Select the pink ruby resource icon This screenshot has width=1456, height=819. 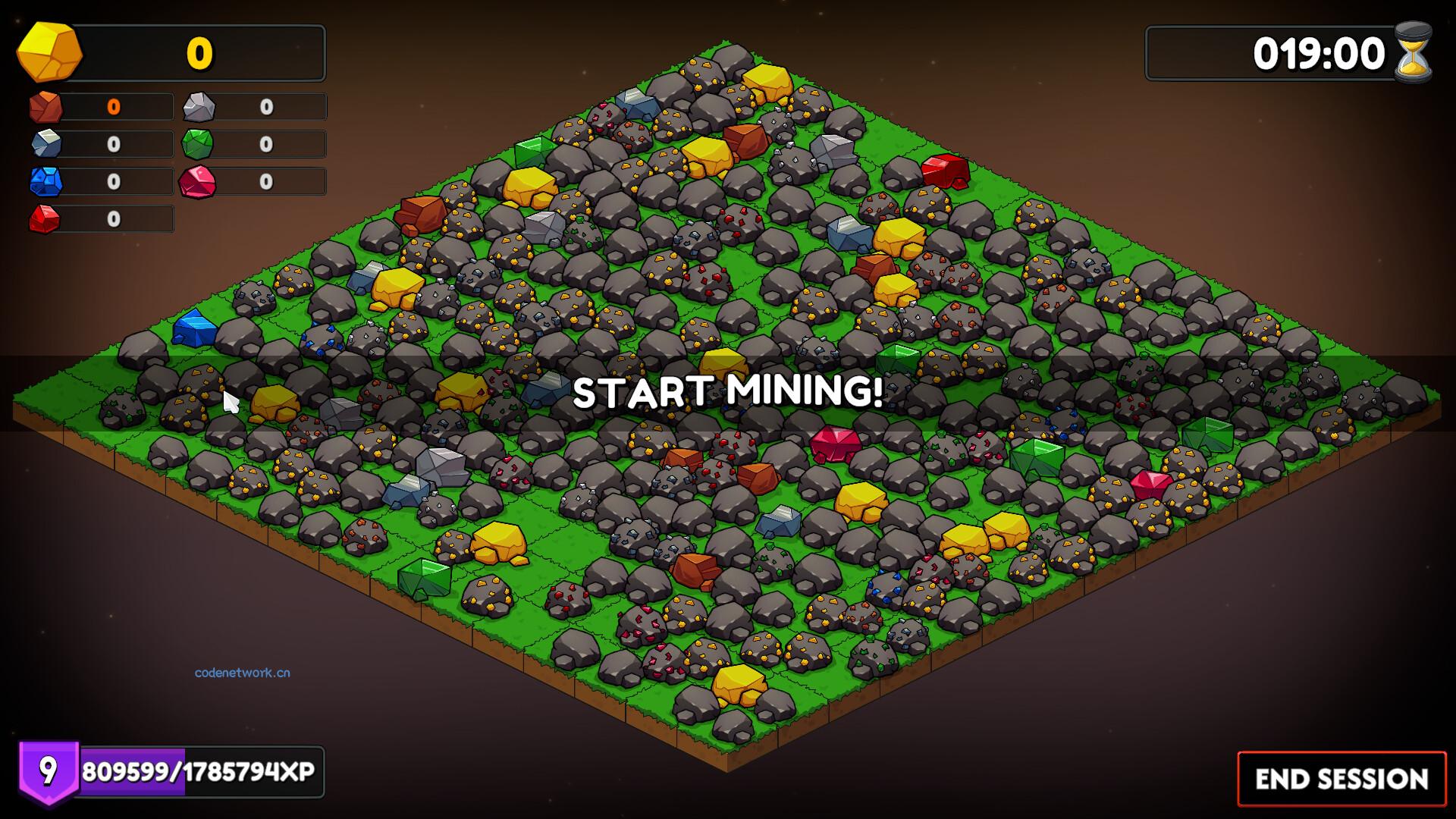[199, 181]
